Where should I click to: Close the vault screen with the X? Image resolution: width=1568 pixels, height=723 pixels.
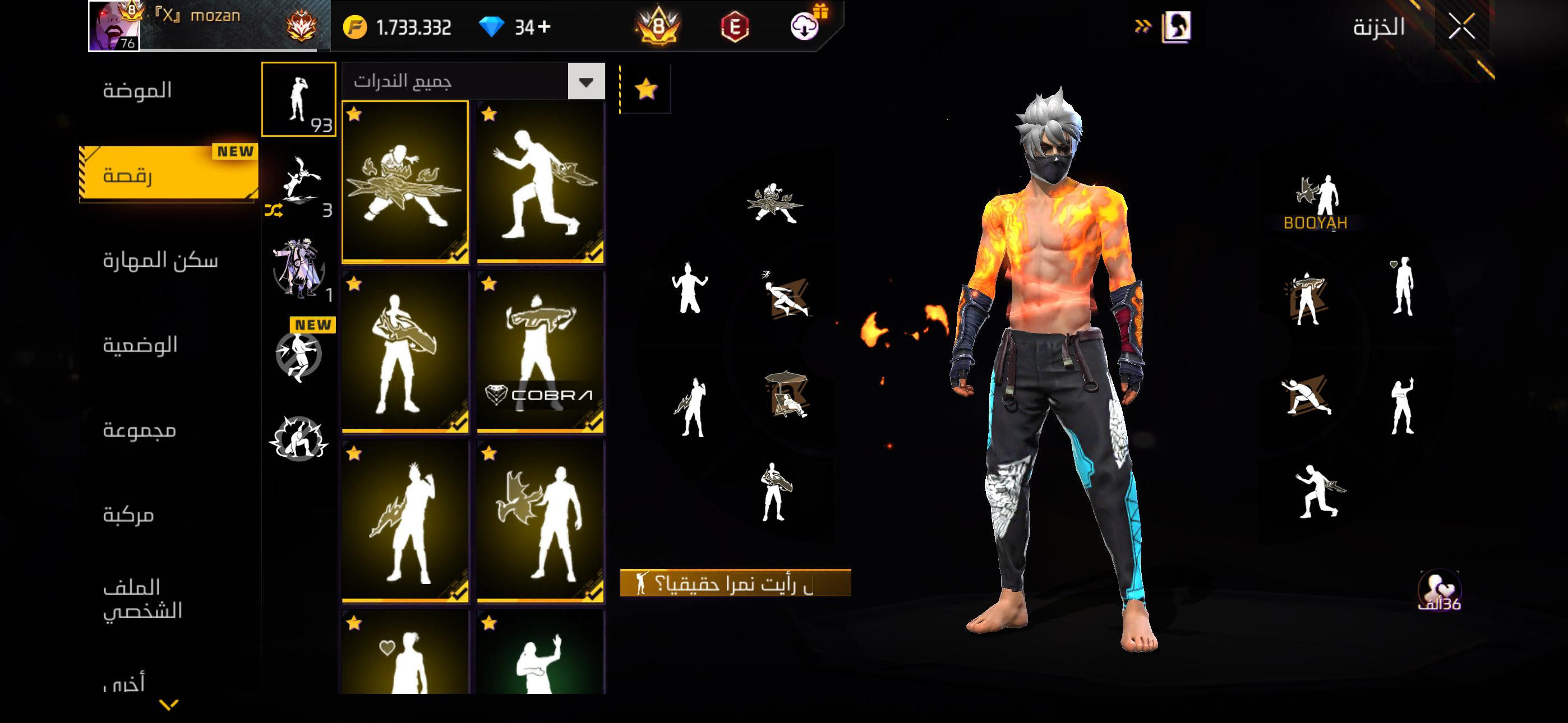tap(1461, 27)
